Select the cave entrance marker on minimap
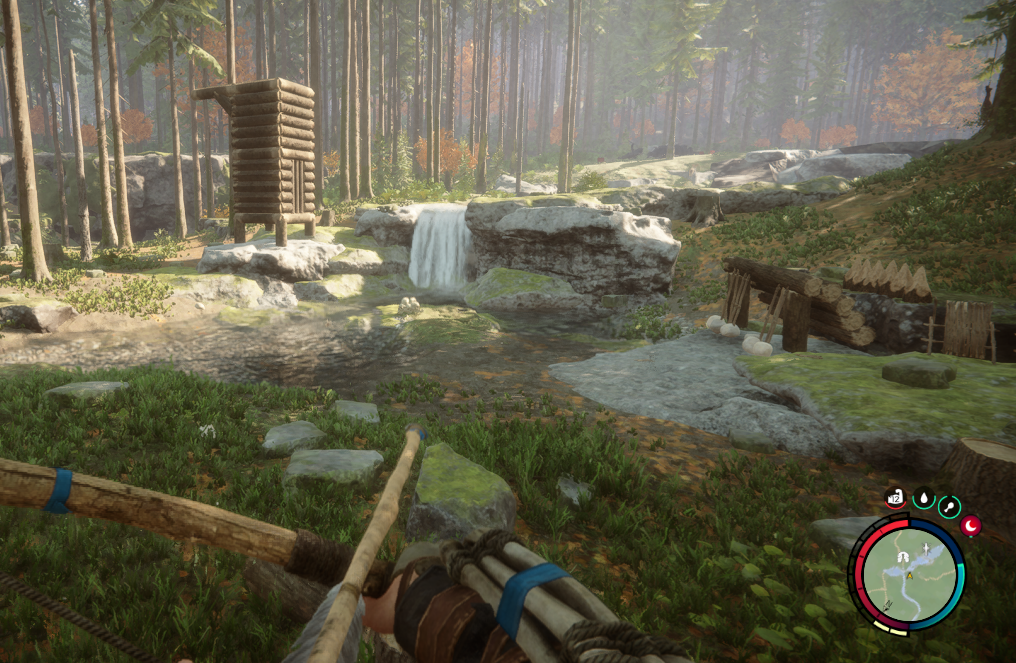This screenshot has width=1016, height=663. pos(903,555)
